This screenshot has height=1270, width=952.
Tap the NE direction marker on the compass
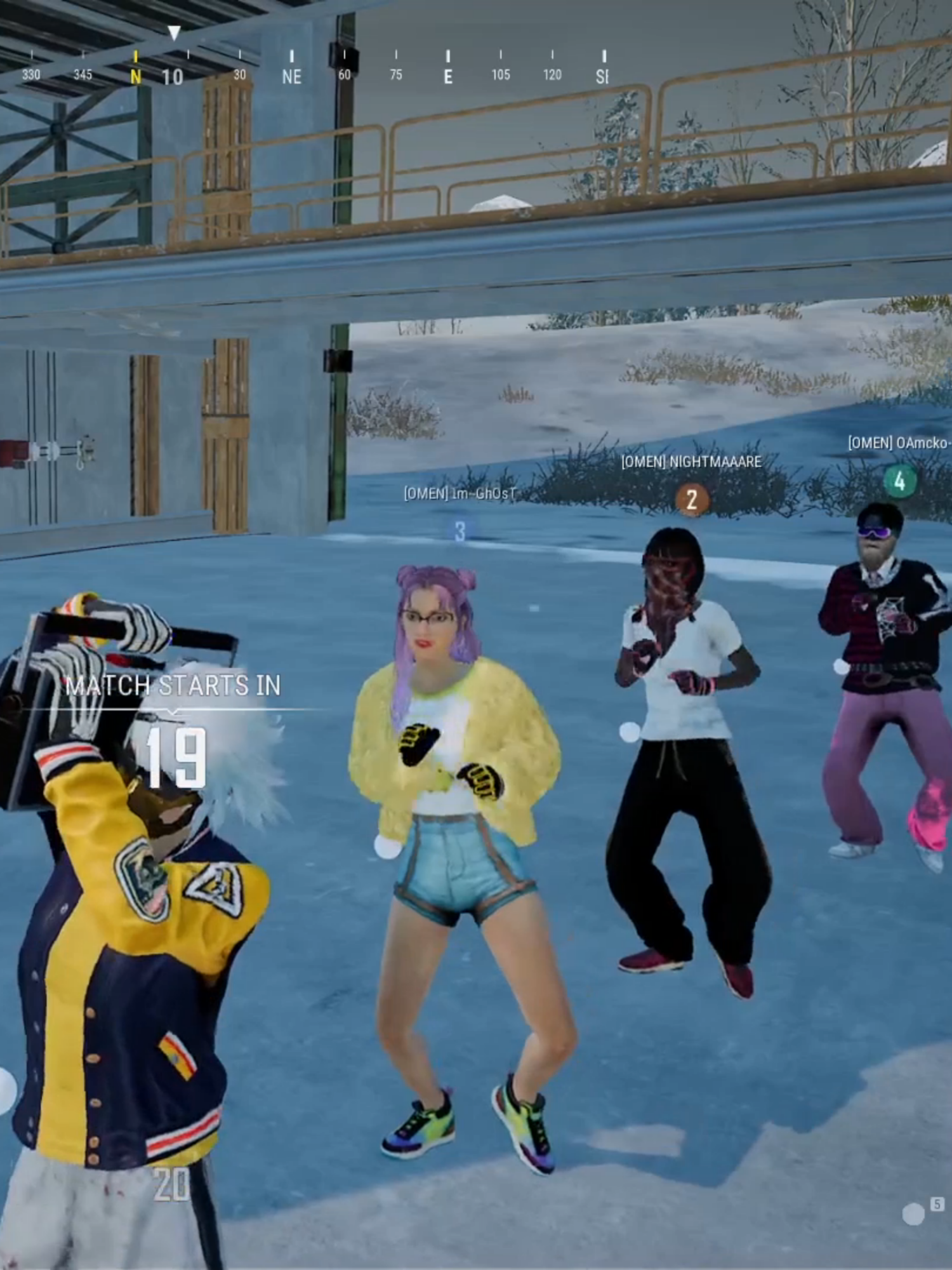pos(291,76)
